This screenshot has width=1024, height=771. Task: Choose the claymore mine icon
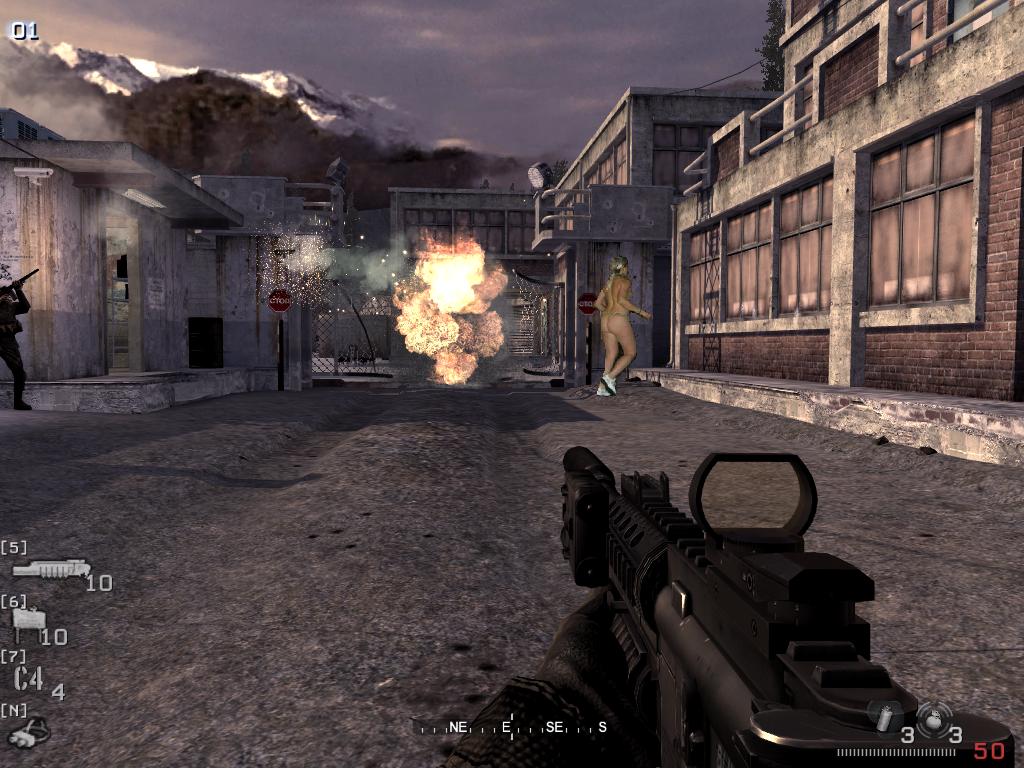tap(26, 624)
